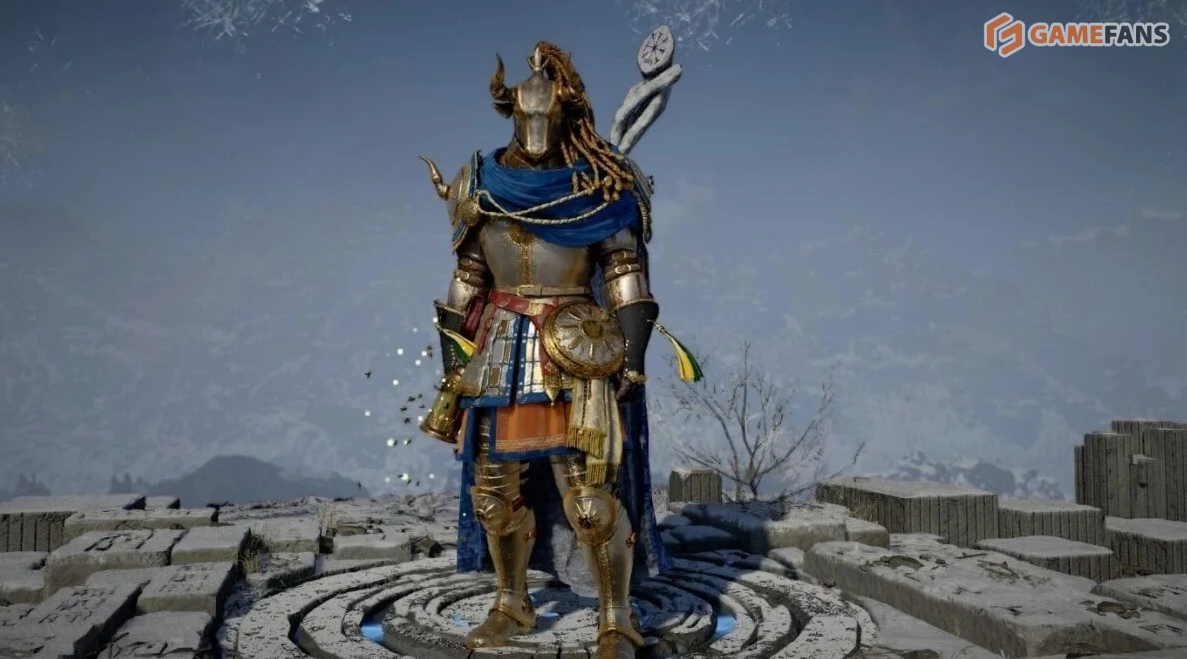
Task: Click the GameFans logo watermark
Action: coord(1076,34)
